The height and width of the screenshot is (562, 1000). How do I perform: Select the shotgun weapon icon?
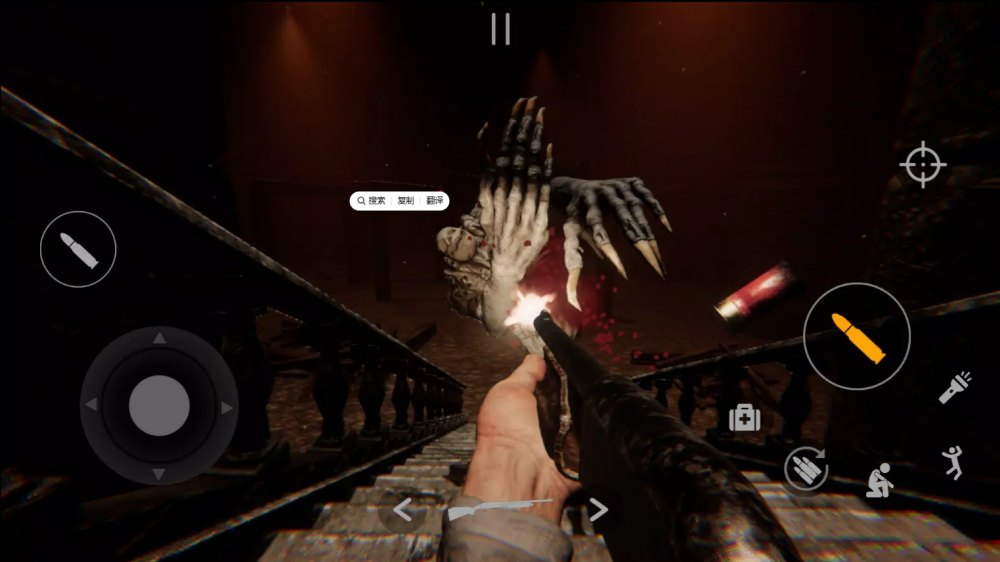tap(498, 509)
